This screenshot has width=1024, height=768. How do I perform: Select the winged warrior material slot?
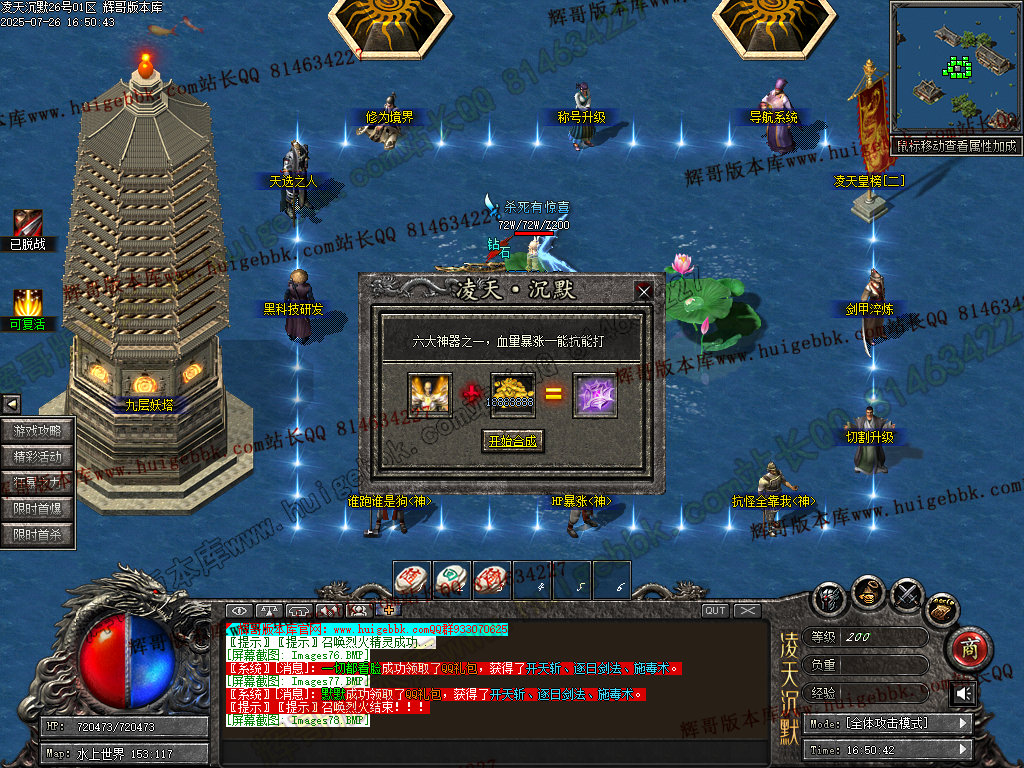430,394
